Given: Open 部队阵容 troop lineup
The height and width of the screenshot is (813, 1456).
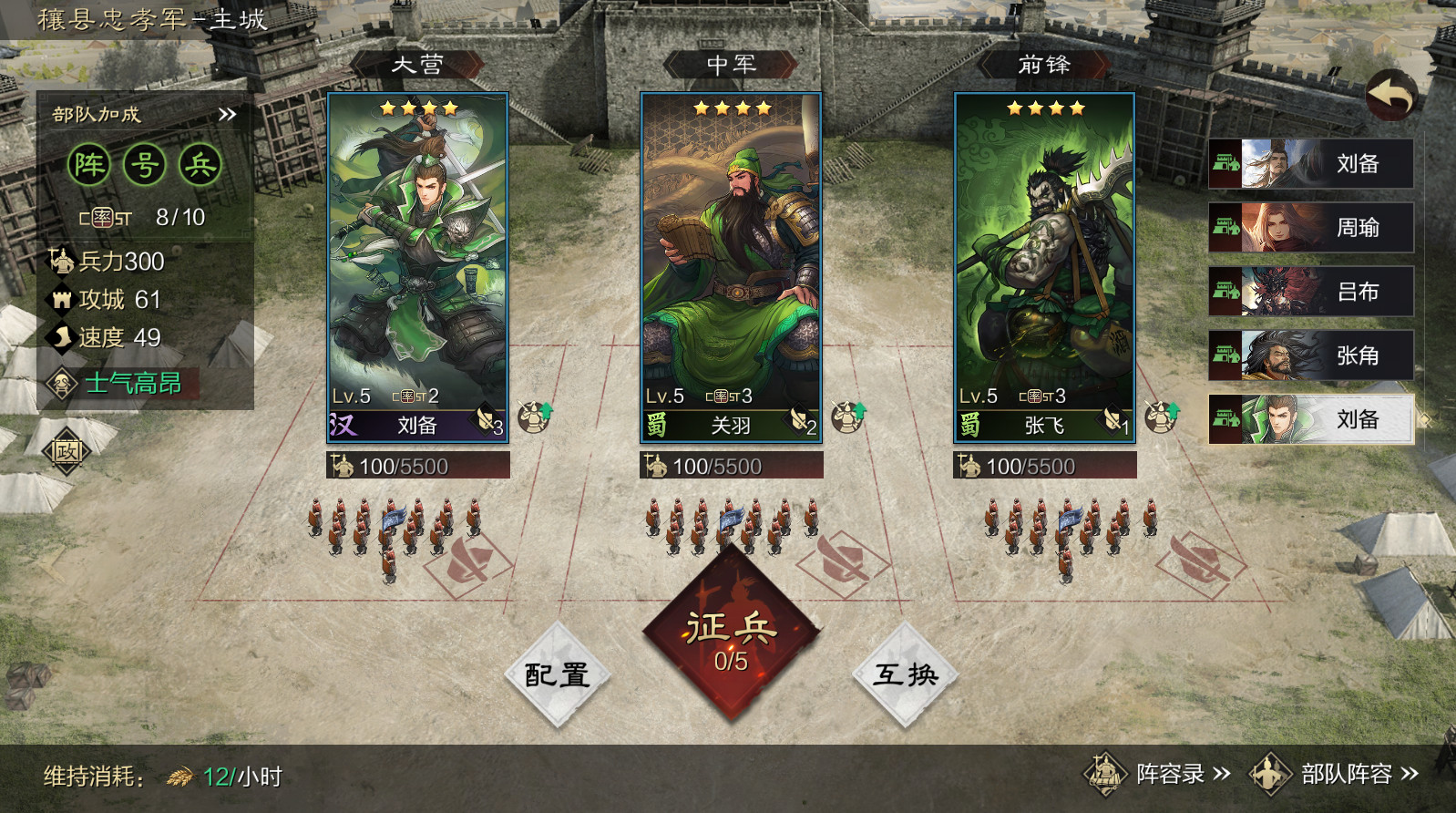Looking at the screenshot, I should coord(1336,775).
